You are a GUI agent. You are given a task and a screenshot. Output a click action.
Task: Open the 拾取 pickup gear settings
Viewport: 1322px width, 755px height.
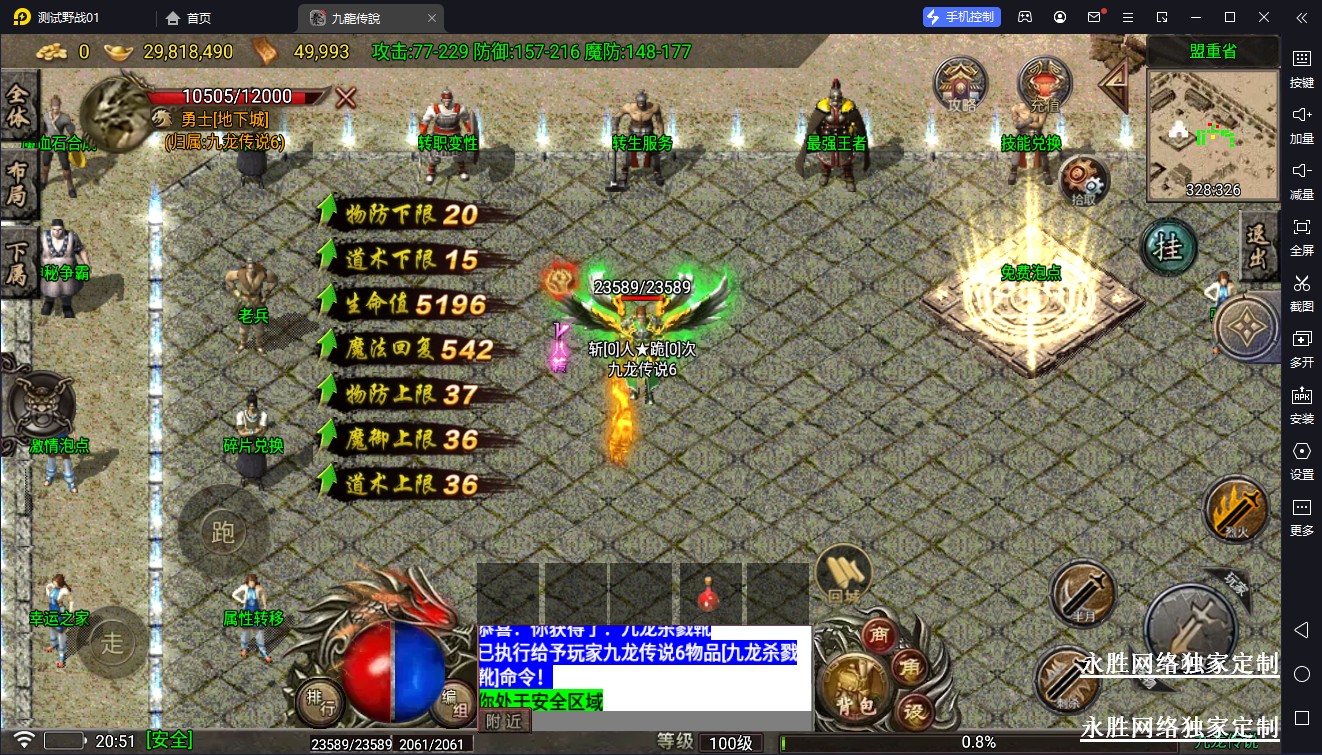coord(1084,182)
